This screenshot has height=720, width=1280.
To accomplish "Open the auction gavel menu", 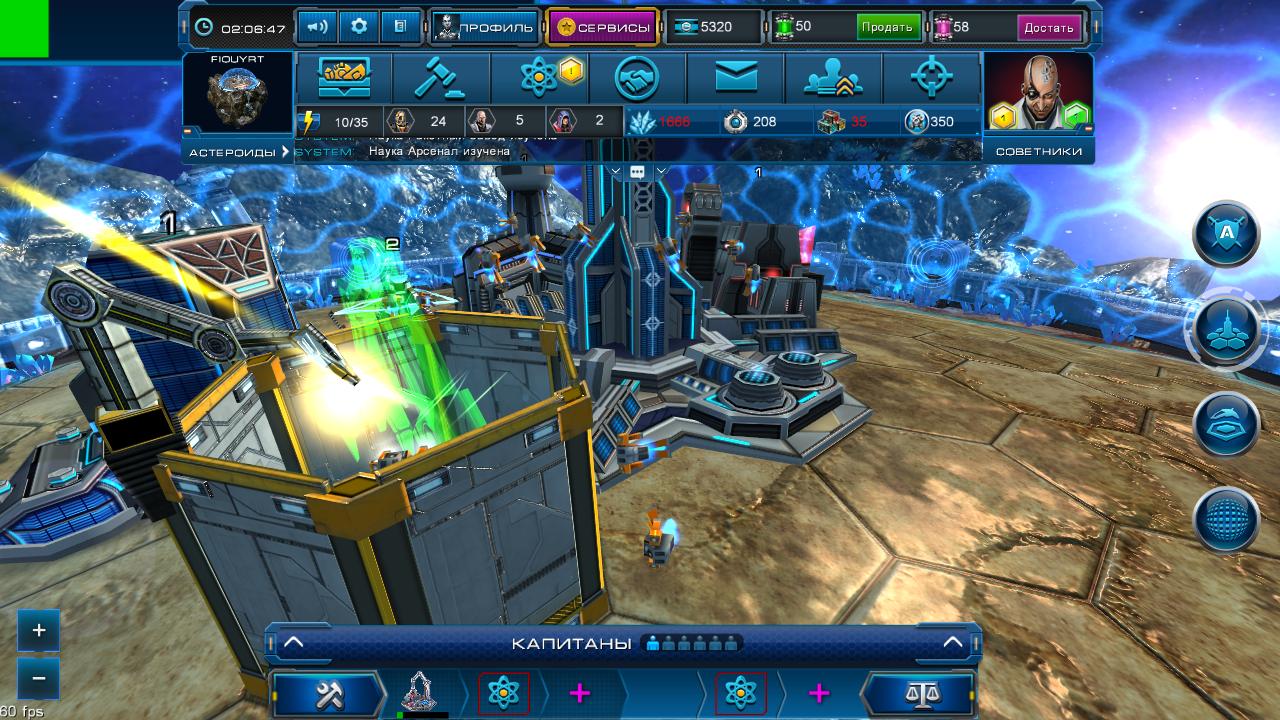I will (x=441, y=78).
